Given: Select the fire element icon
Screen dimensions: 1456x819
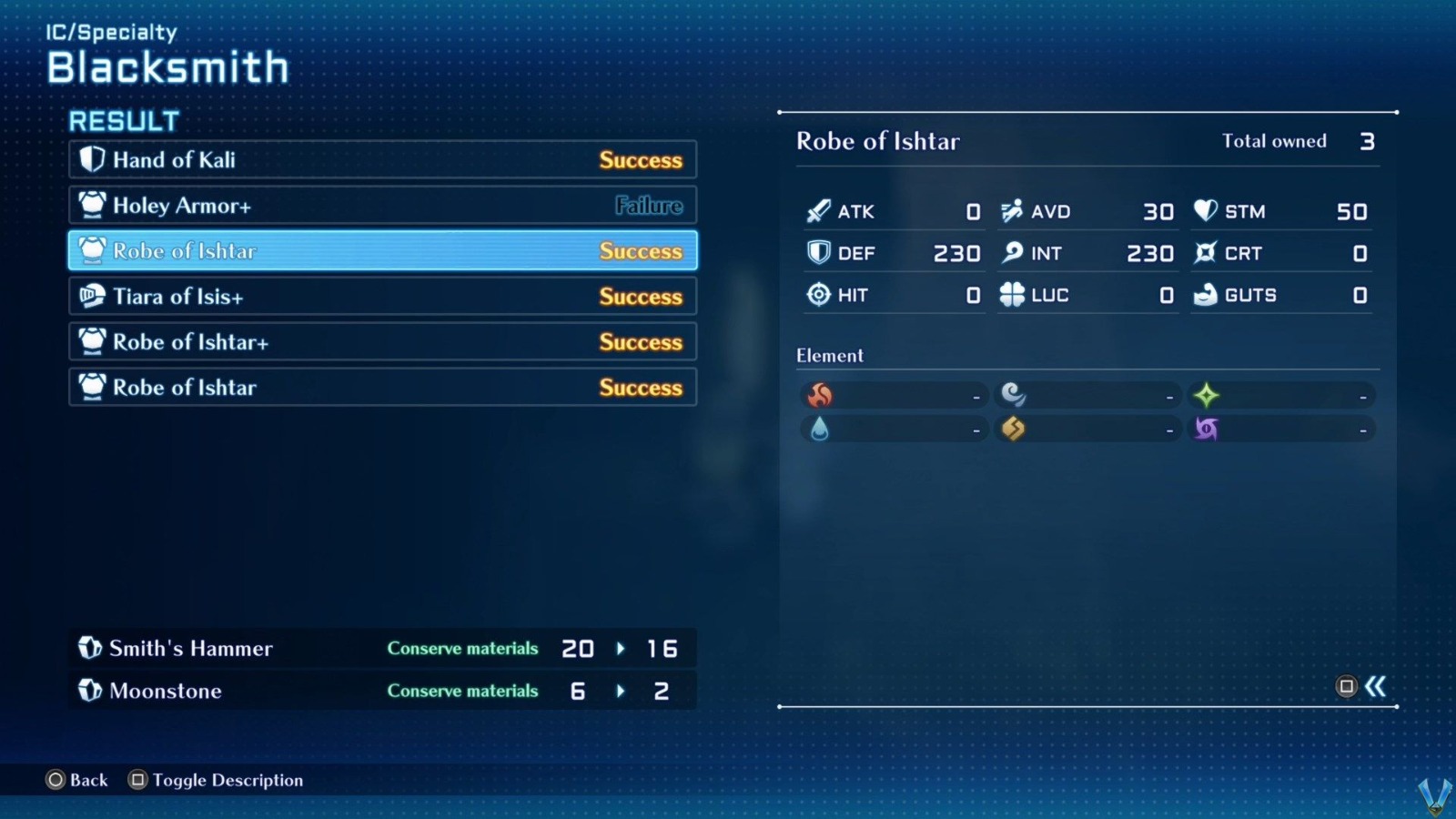Looking at the screenshot, I should click(820, 395).
